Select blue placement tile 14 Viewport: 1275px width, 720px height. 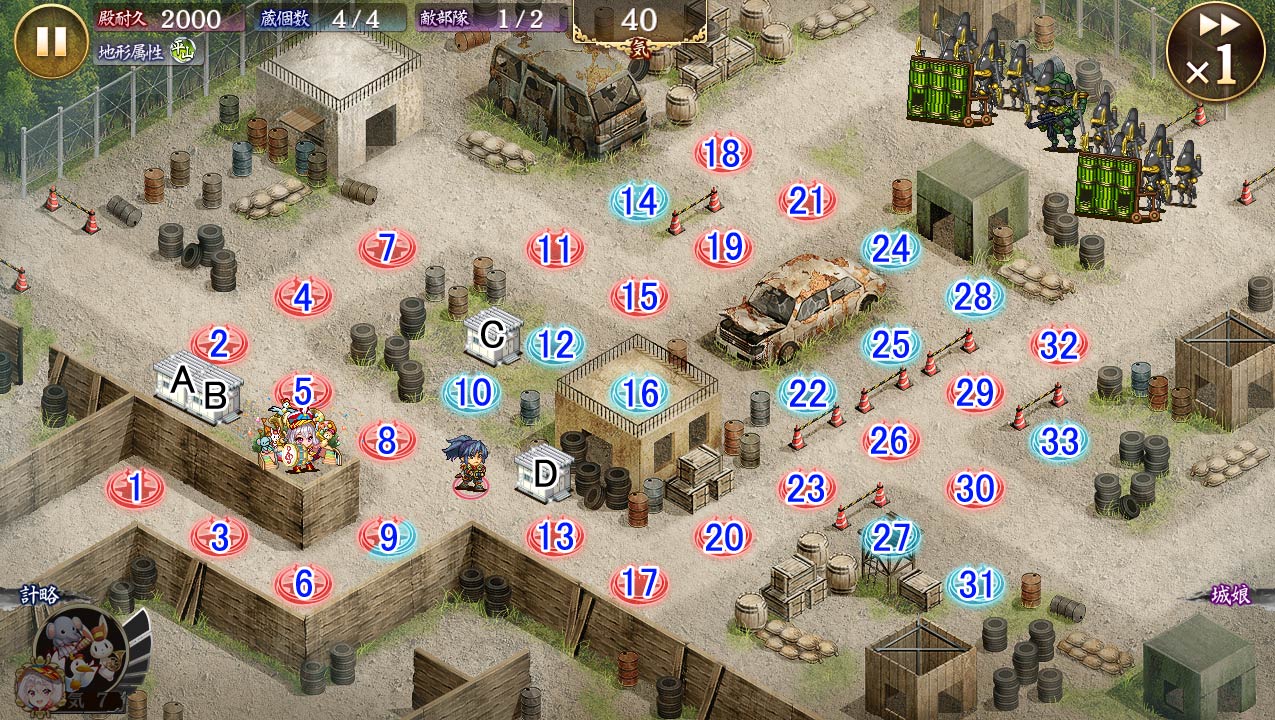639,201
